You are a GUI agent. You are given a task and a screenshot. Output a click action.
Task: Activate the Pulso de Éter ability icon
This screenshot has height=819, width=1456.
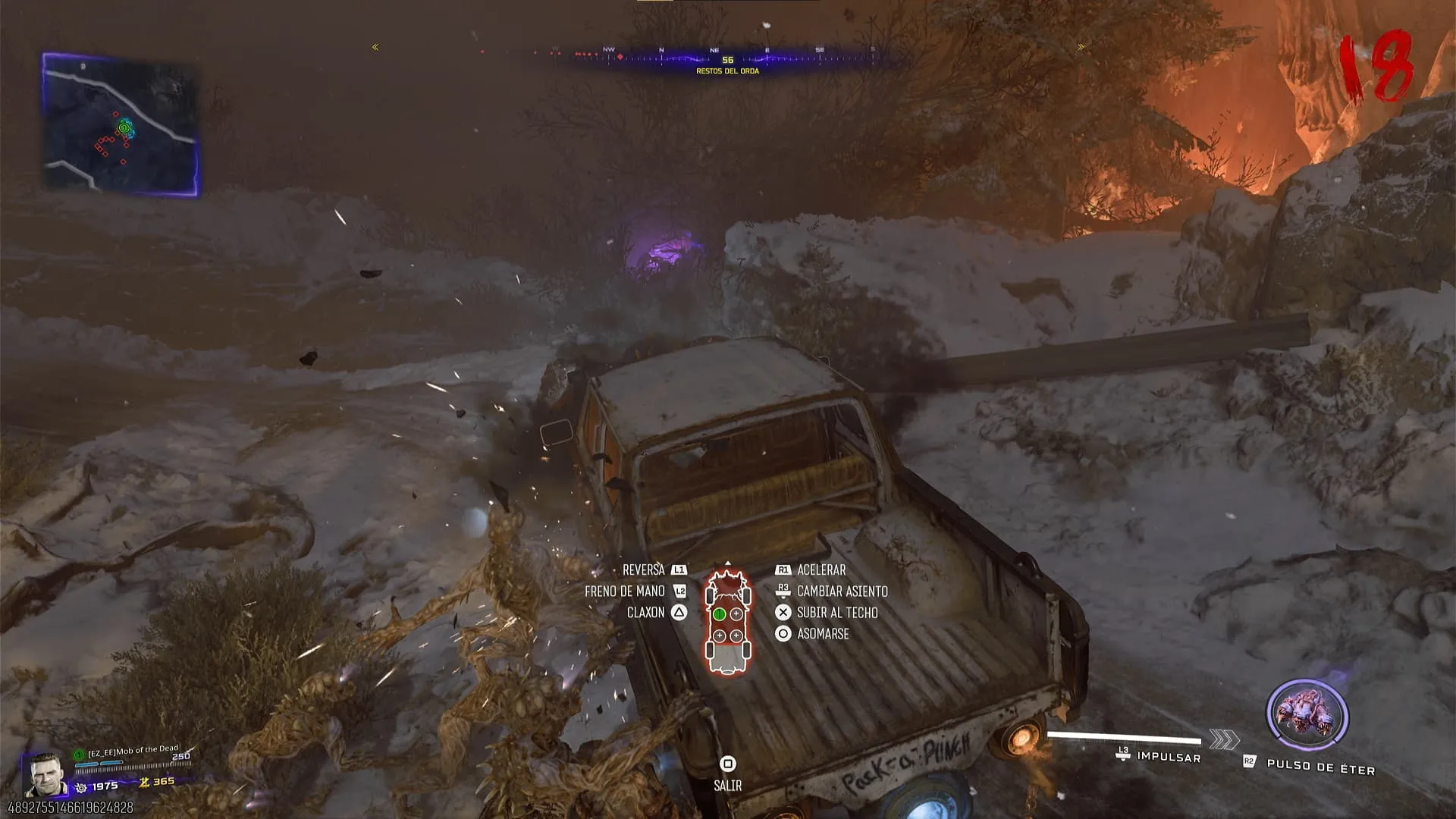[1307, 716]
